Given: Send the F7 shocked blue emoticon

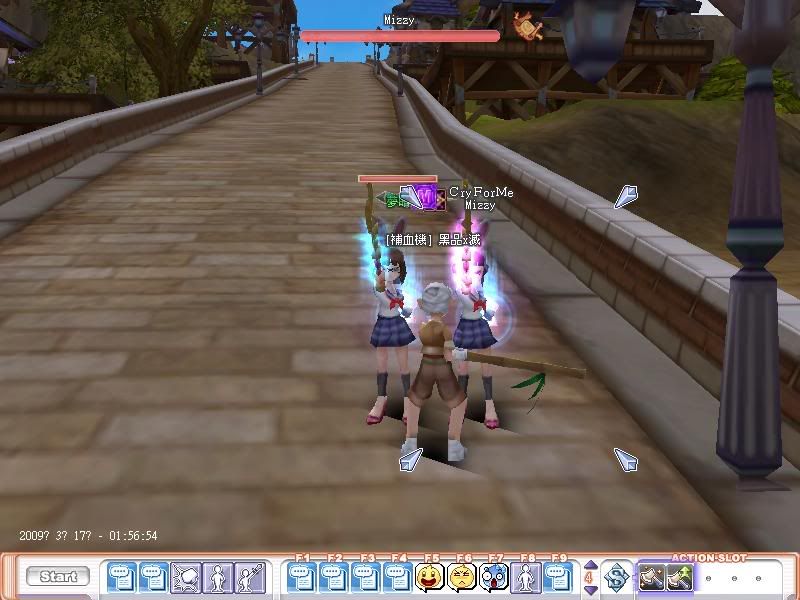Looking at the screenshot, I should coord(494,577).
